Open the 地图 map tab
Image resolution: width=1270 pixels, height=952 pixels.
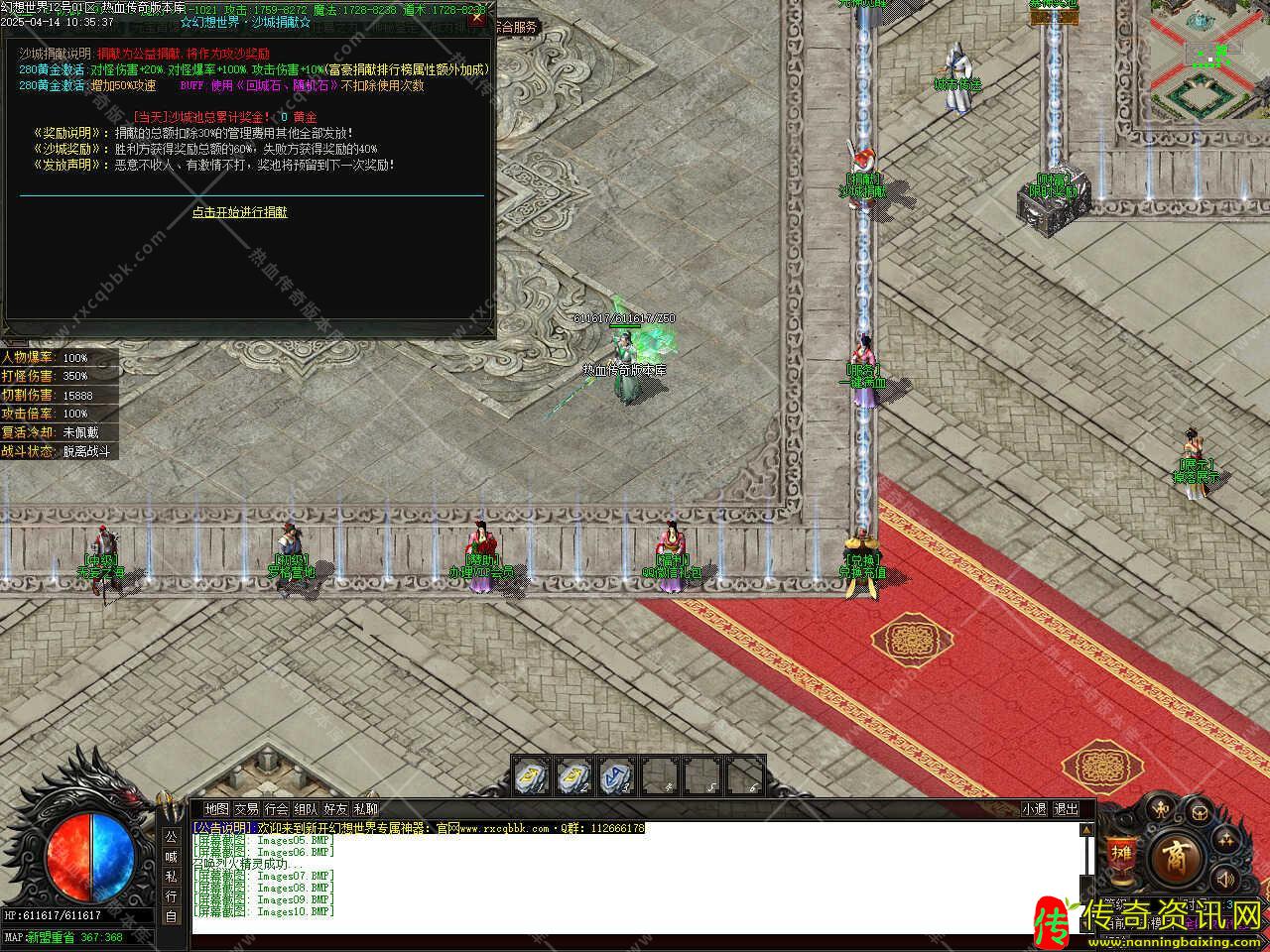coord(216,809)
